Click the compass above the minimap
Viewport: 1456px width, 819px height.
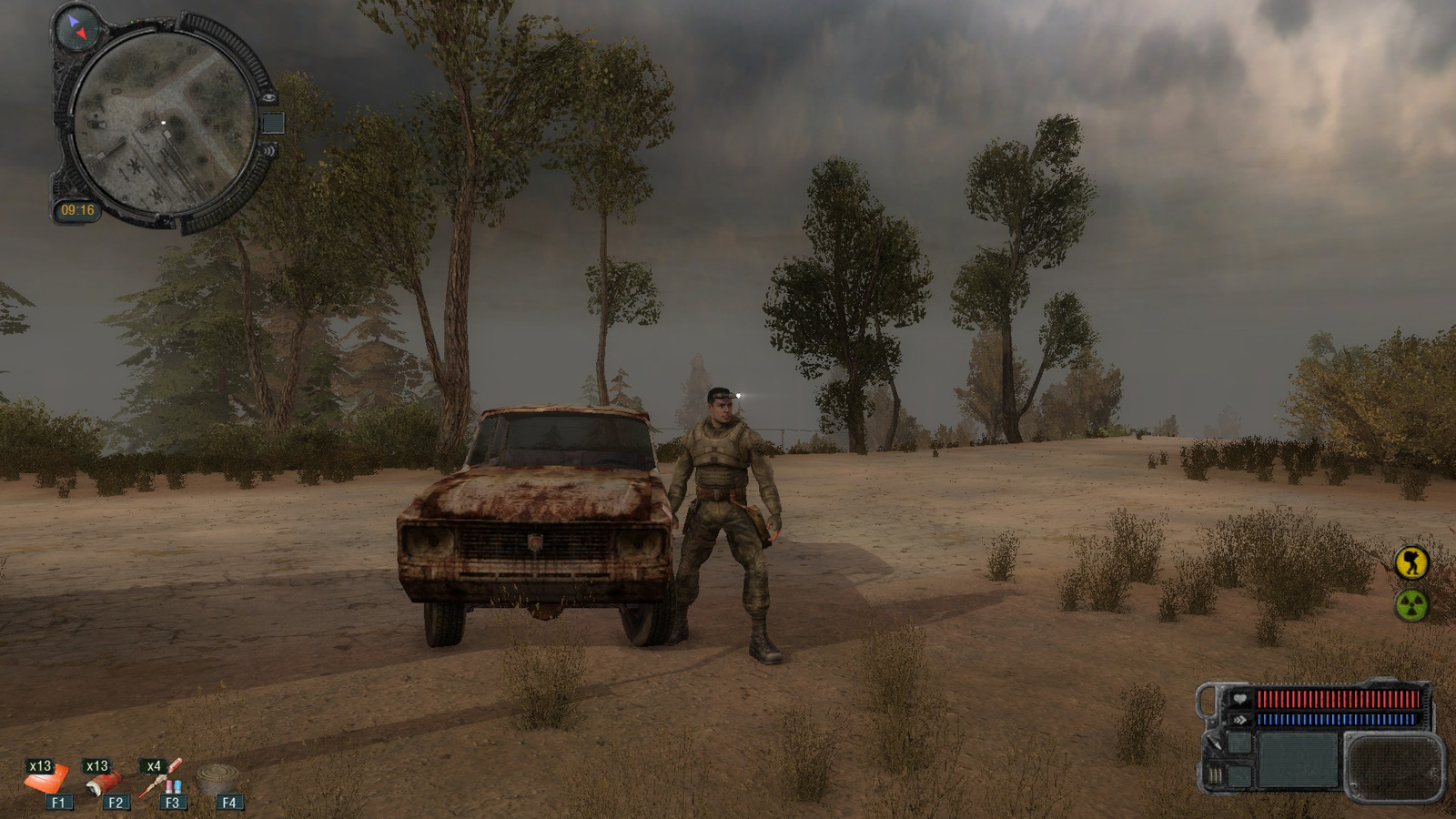(x=76, y=27)
